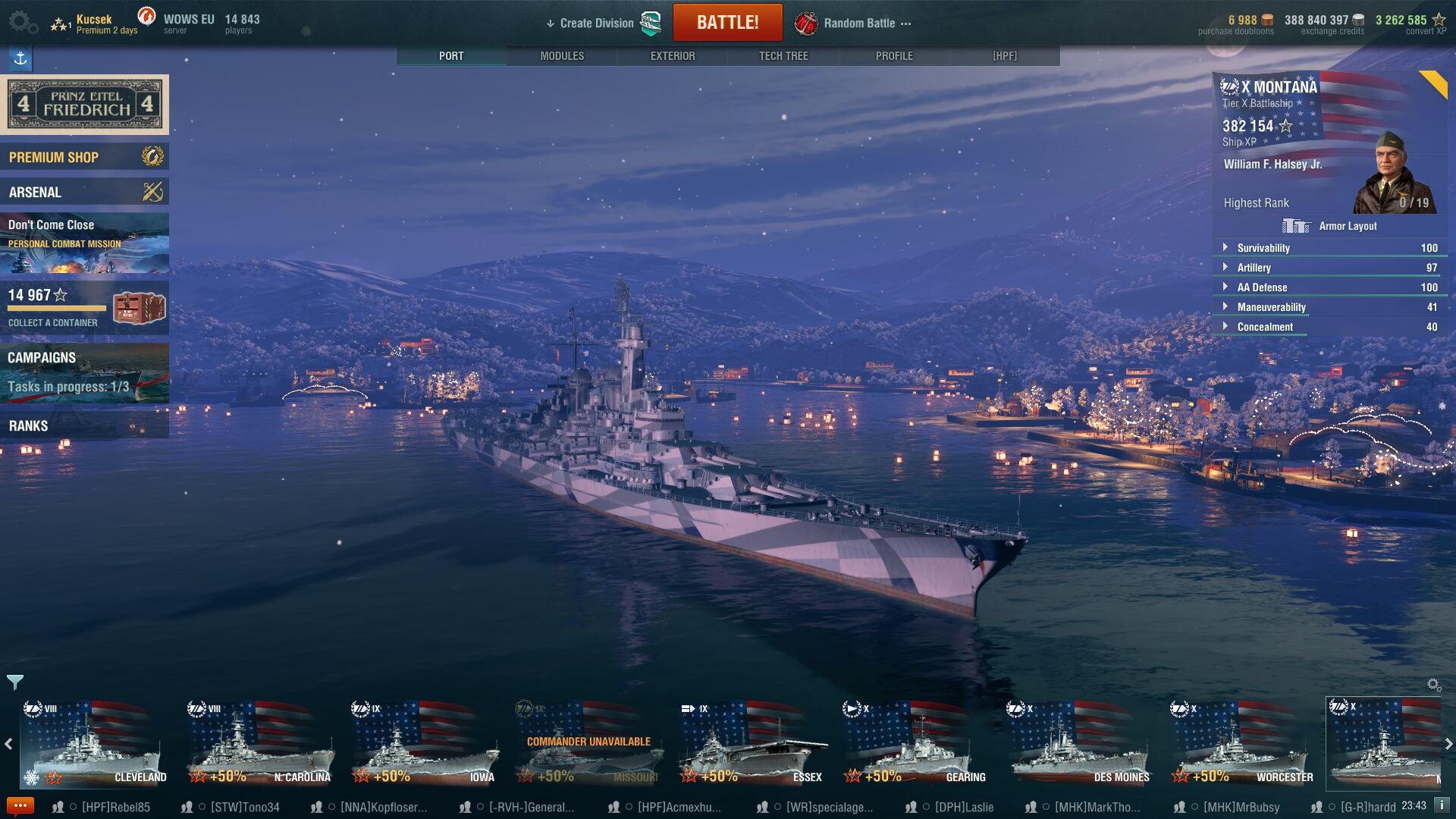This screenshot has height=819, width=1456.
Task: Start the battle with the BATTLE! button
Action: [727, 23]
